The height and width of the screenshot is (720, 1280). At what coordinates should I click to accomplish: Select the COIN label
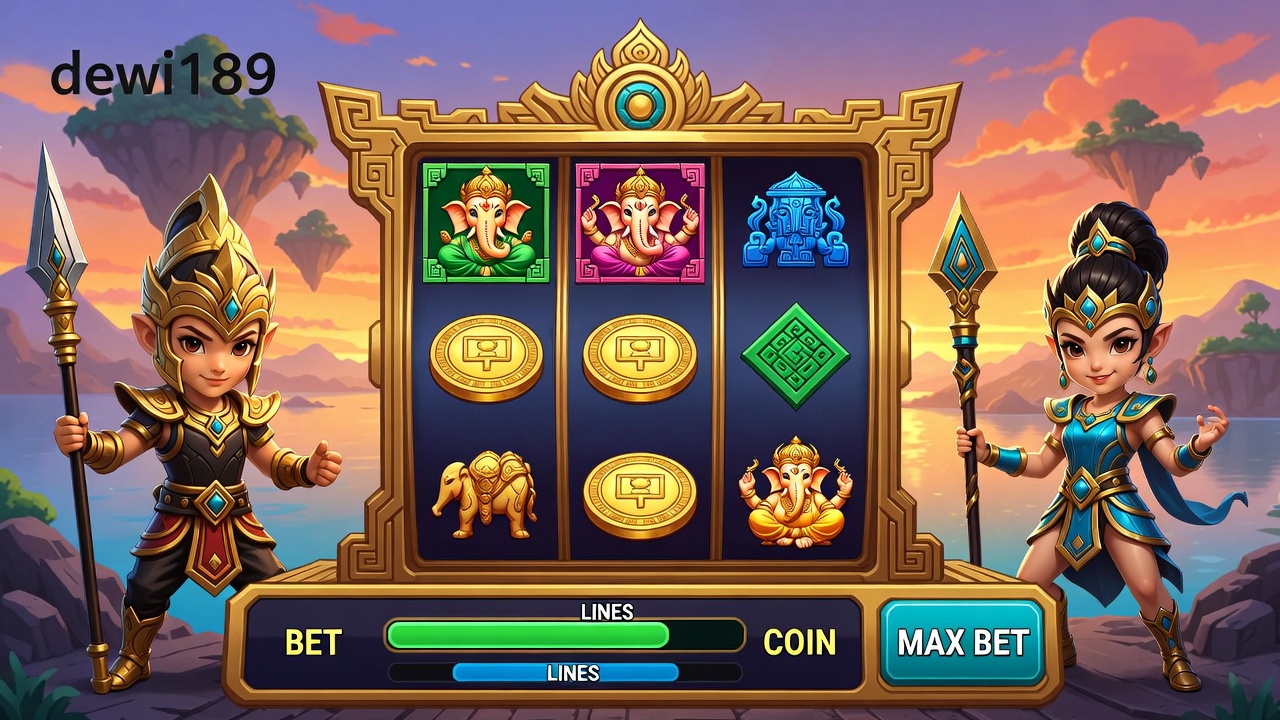pyautogui.click(x=799, y=642)
